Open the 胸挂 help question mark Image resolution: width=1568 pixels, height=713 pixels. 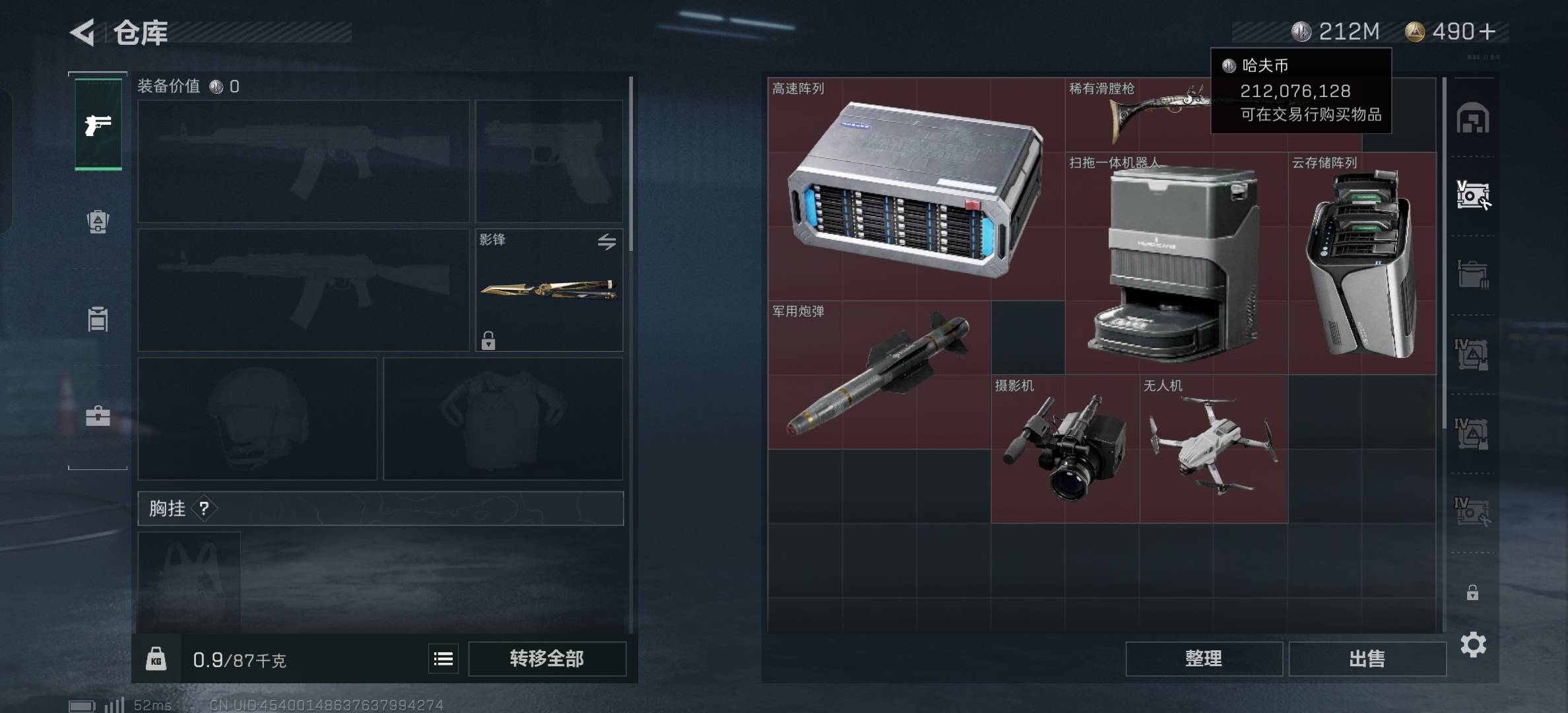tap(204, 508)
